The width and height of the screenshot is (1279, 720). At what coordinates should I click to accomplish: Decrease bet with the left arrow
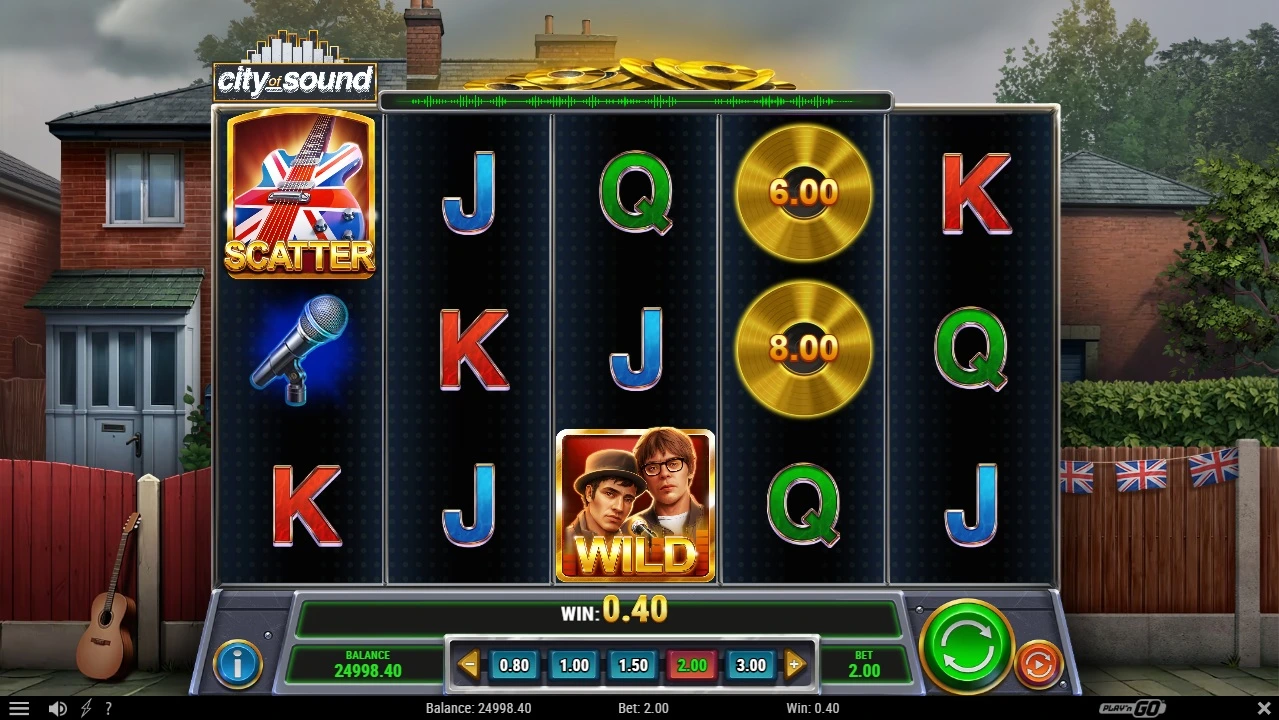click(x=468, y=664)
